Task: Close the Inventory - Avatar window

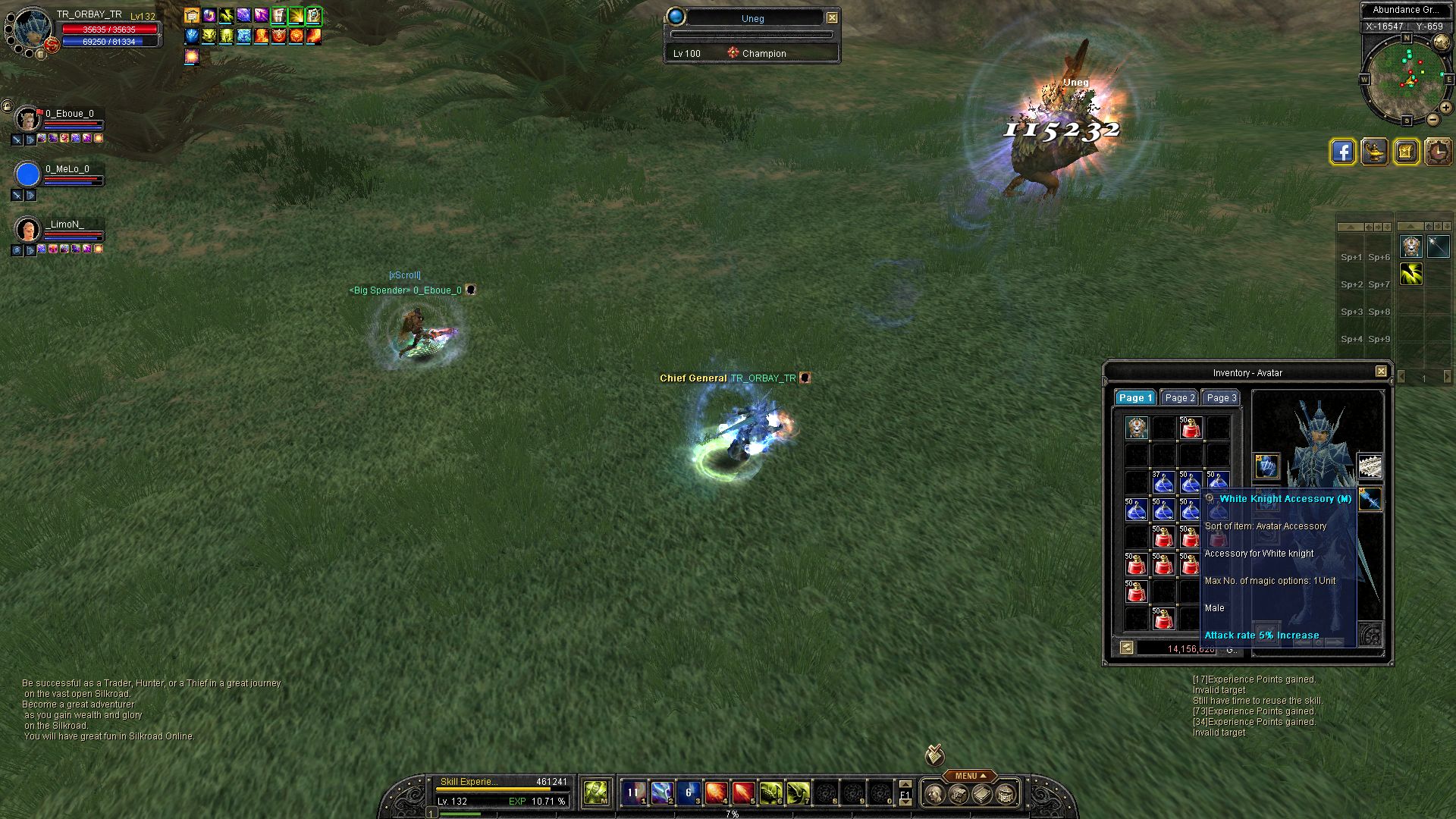Action: [x=1381, y=372]
